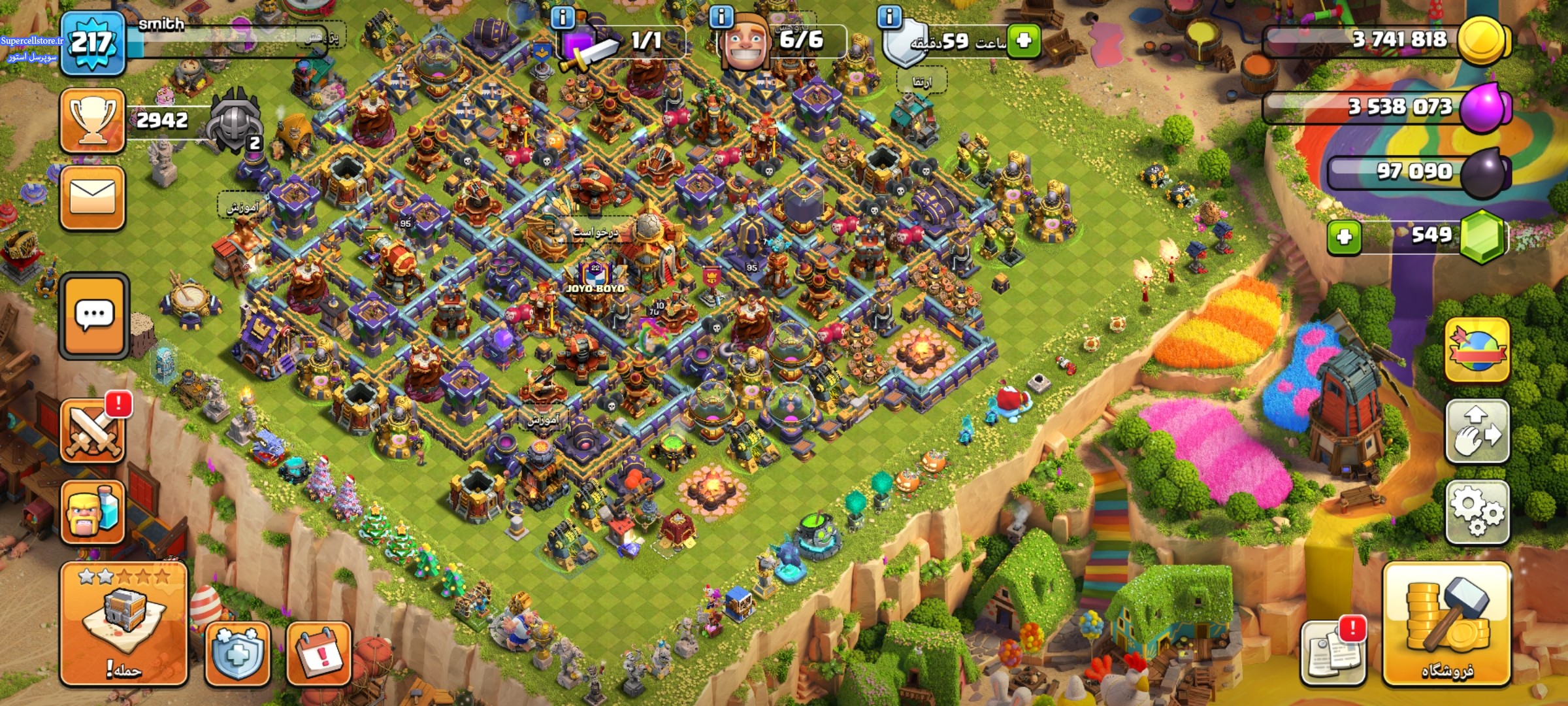Image resolution: width=1568 pixels, height=706 pixels.
Task: Open the trophy league rankings button
Action: pyautogui.click(x=92, y=121)
